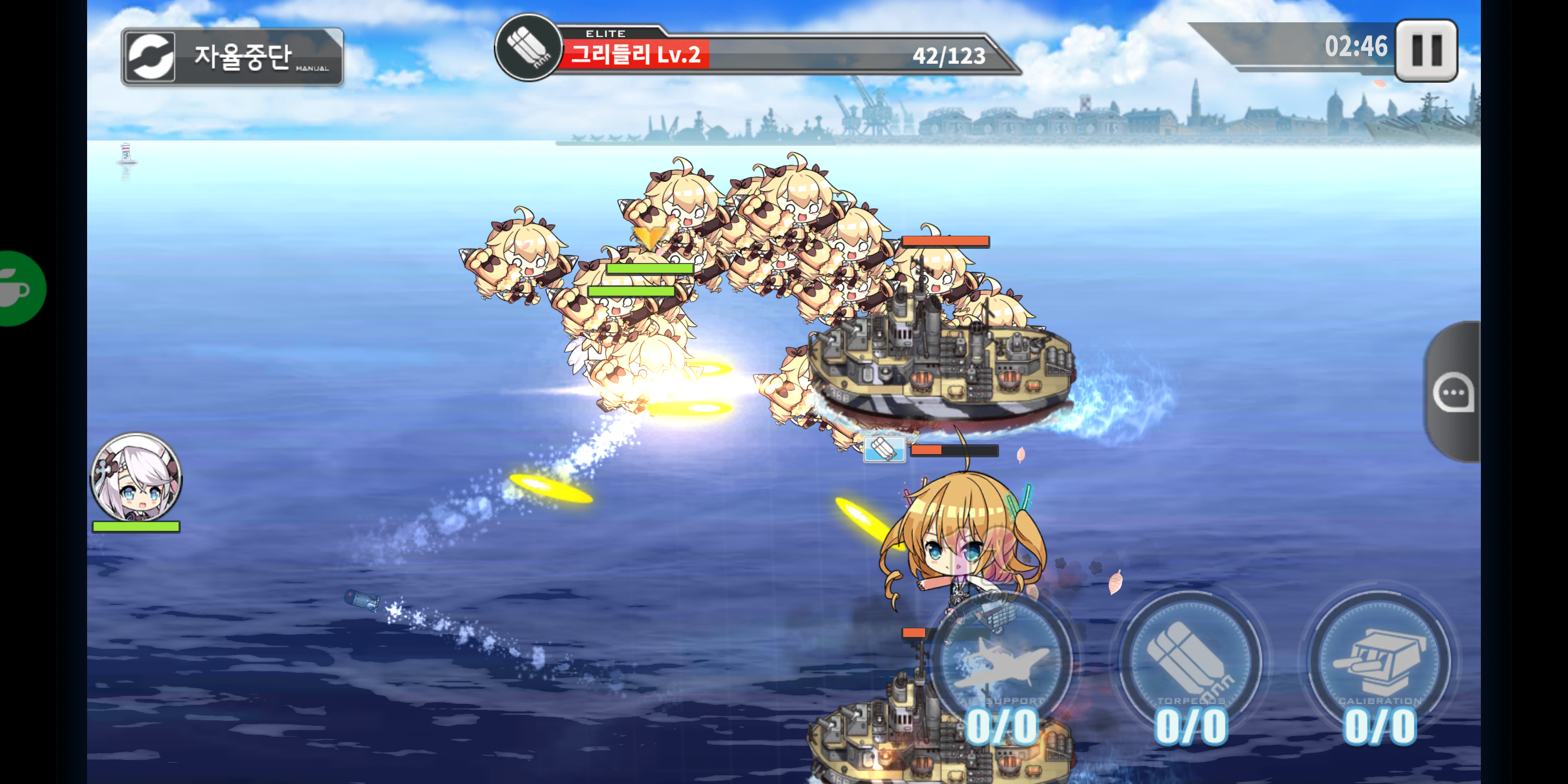Pause the battle
This screenshot has width=1568, height=784.
click(x=1425, y=51)
